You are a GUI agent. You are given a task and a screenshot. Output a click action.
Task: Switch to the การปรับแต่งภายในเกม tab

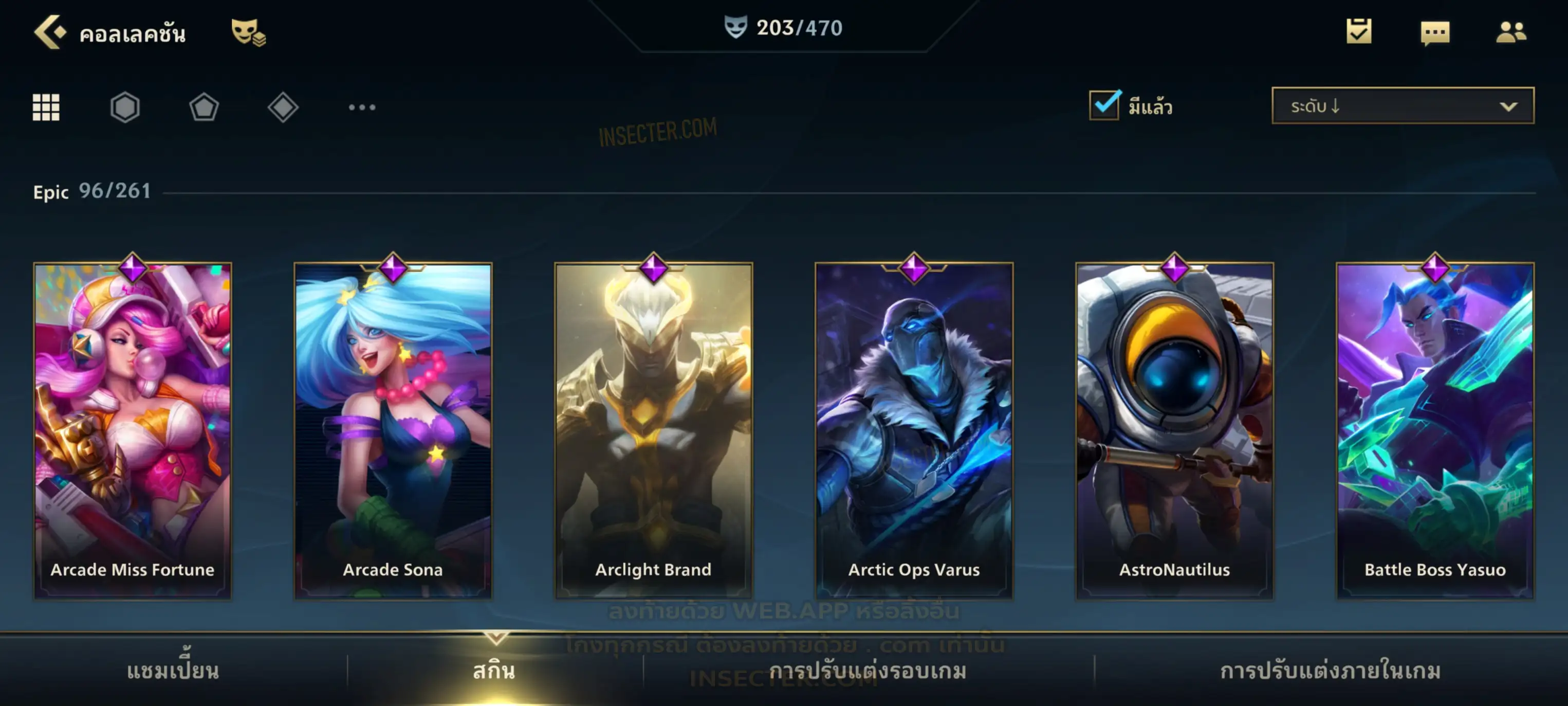tap(1331, 671)
